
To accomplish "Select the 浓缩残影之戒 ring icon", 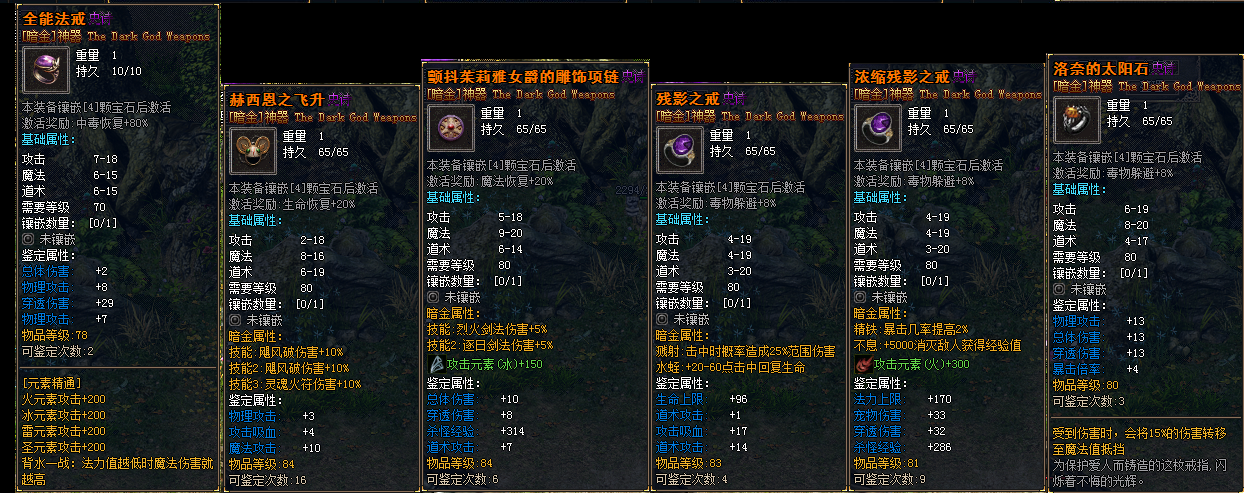I will click(x=876, y=127).
